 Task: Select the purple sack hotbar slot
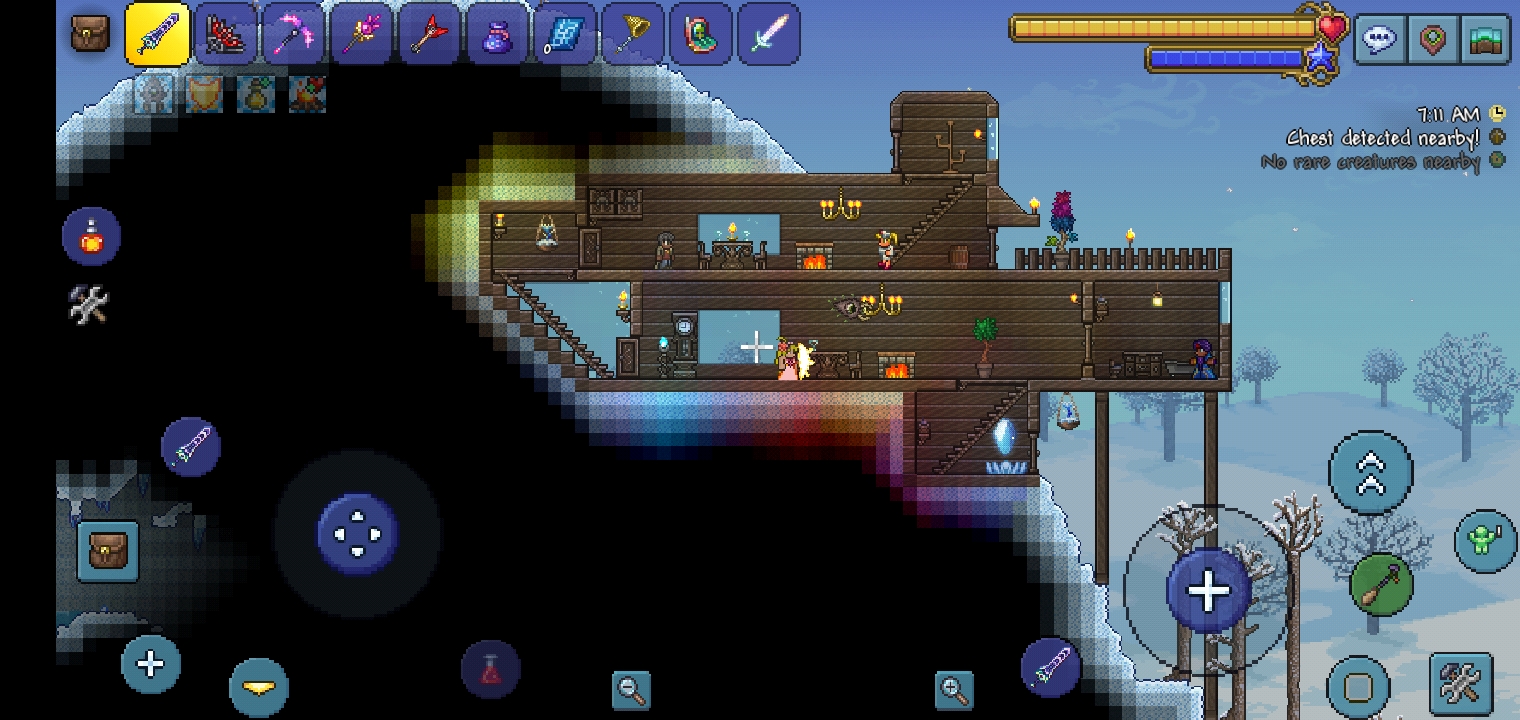[498, 34]
